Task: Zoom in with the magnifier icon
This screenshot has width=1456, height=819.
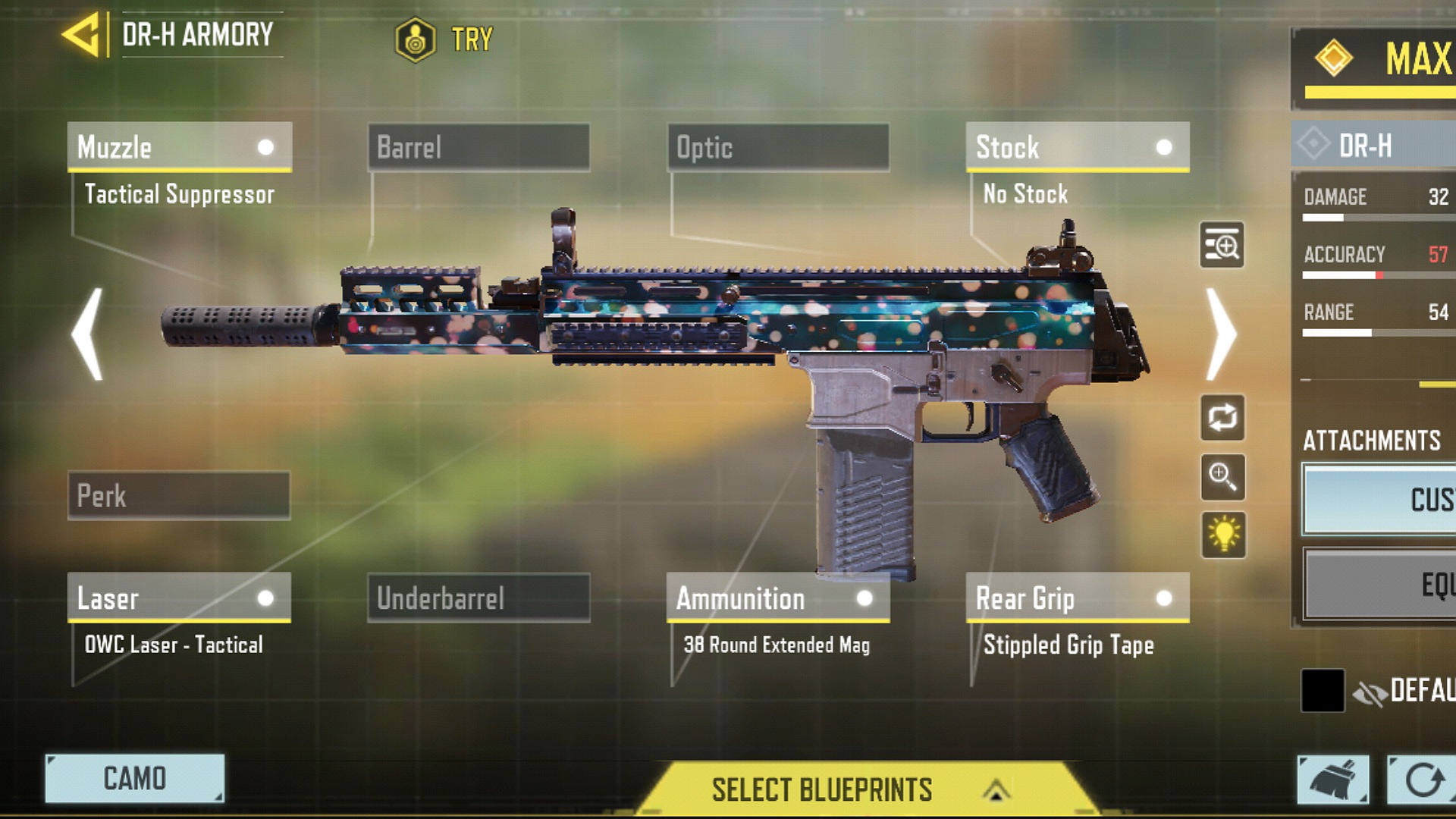Action: [1222, 477]
